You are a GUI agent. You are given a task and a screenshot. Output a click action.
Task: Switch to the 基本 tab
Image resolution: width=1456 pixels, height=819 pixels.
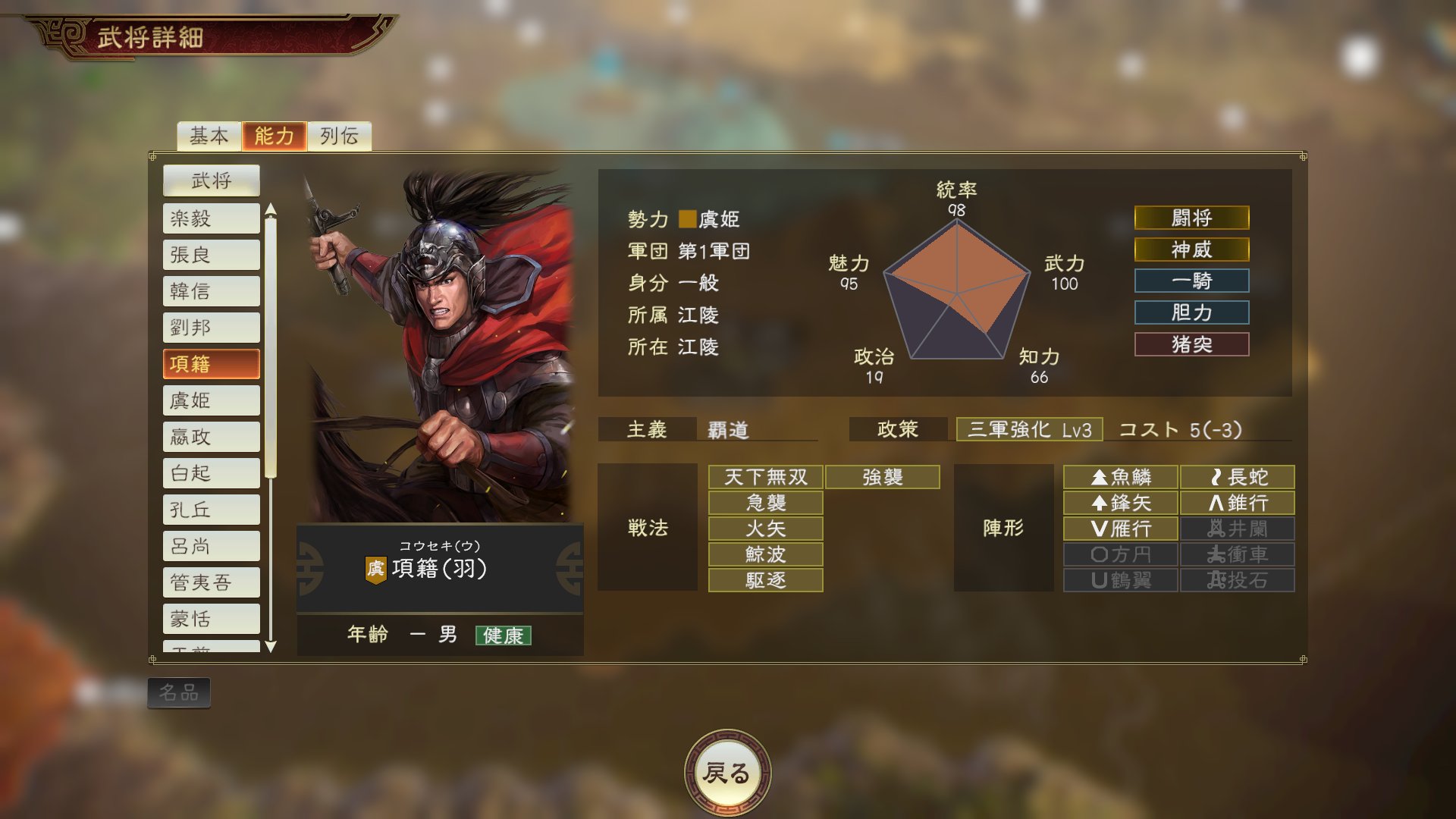coord(210,136)
